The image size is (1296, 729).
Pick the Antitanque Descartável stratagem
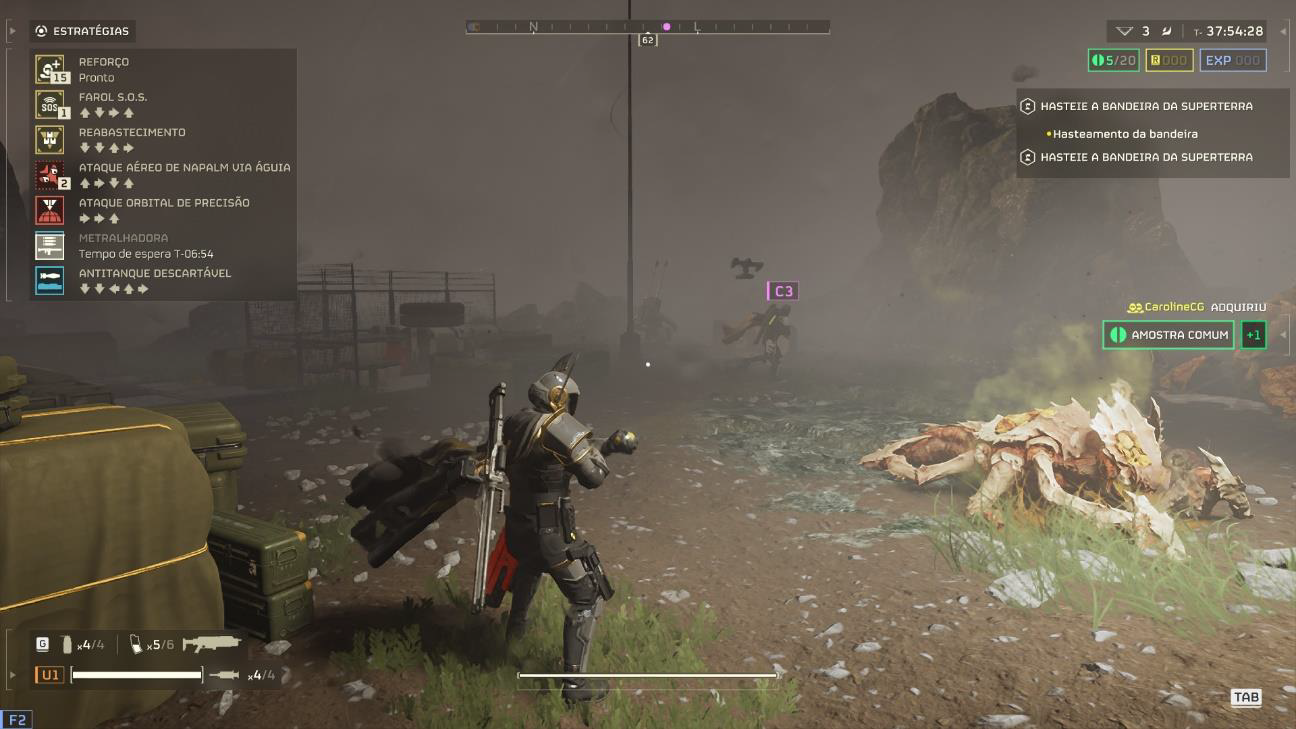(50, 280)
